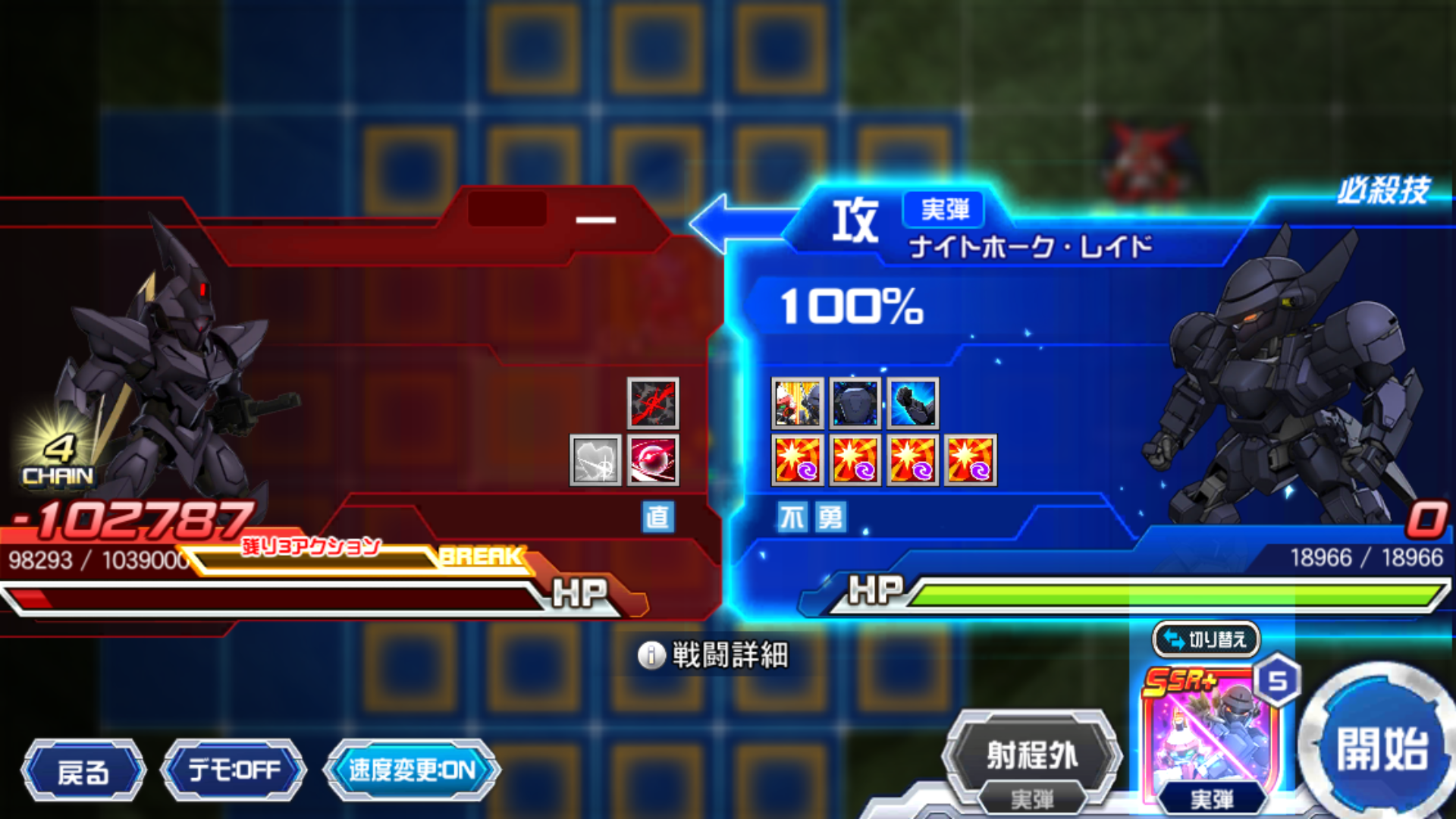1456x819 pixels.
Task: Open 戦闘詳細 battle details
Action: [714, 655]
